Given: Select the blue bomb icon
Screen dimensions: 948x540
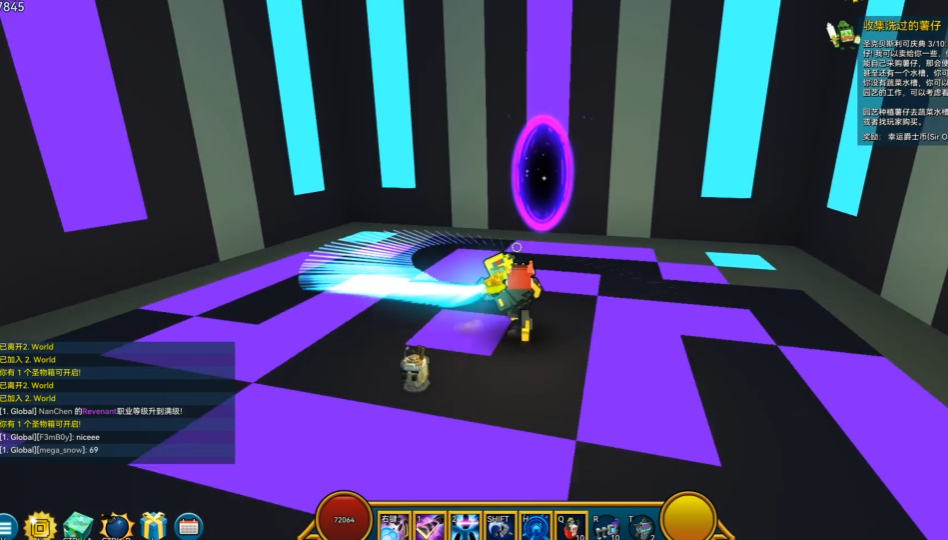Looking at the screenshot, I should [x=116, y=526].
